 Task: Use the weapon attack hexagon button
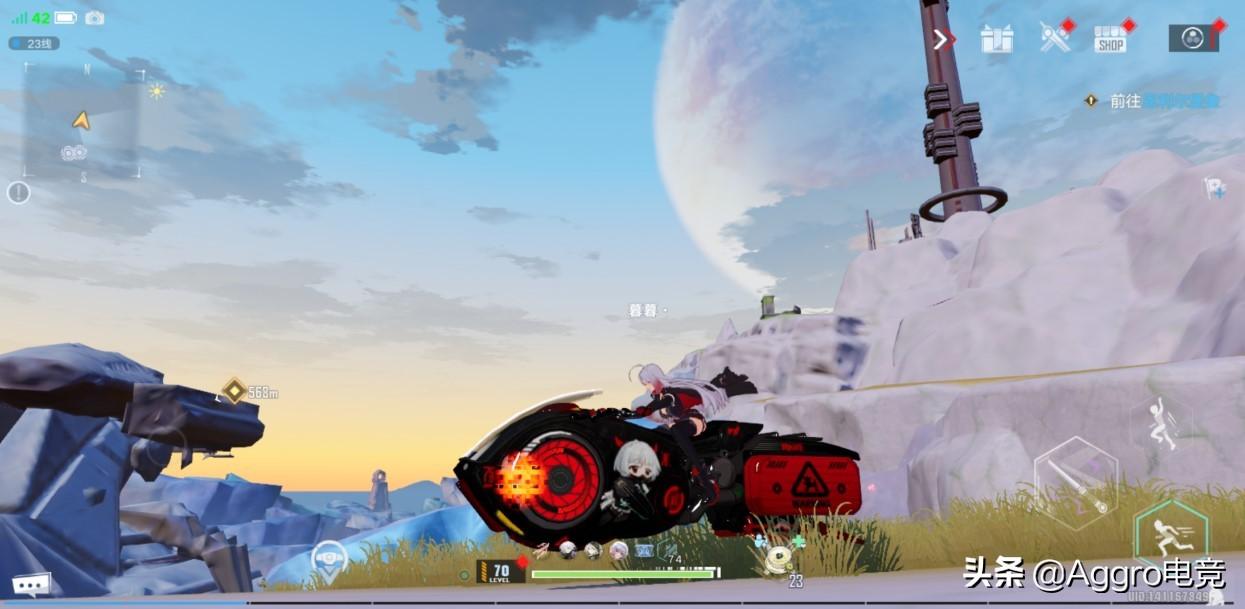point(1074,483)
